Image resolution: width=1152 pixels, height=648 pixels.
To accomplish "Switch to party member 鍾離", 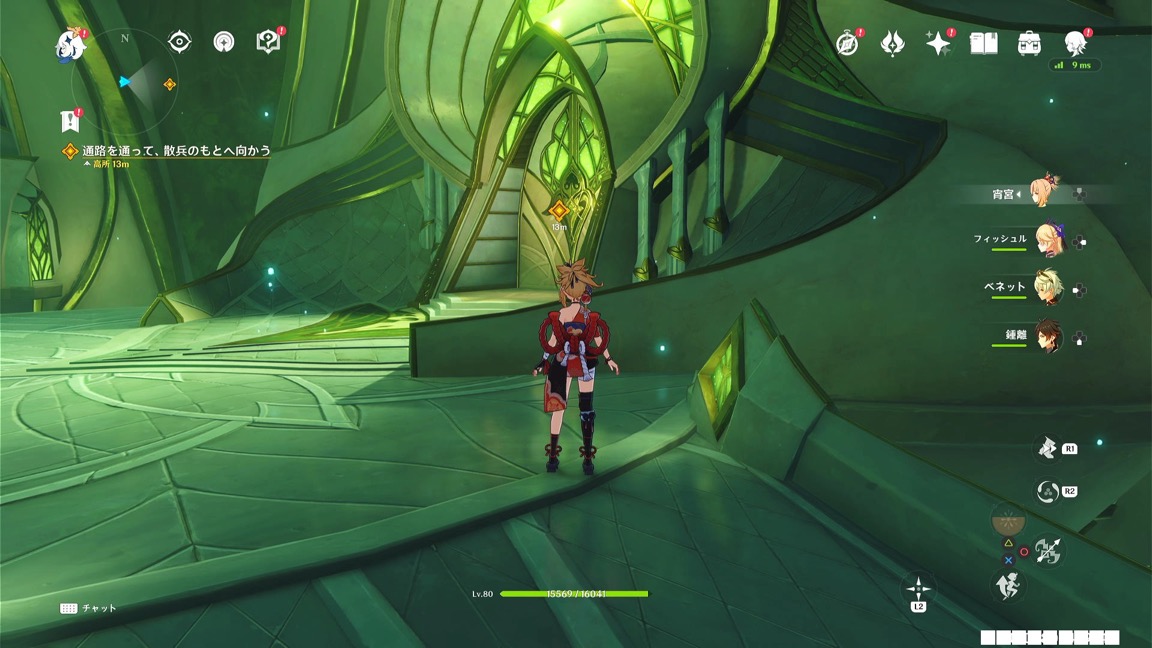I will [1047, 336].
